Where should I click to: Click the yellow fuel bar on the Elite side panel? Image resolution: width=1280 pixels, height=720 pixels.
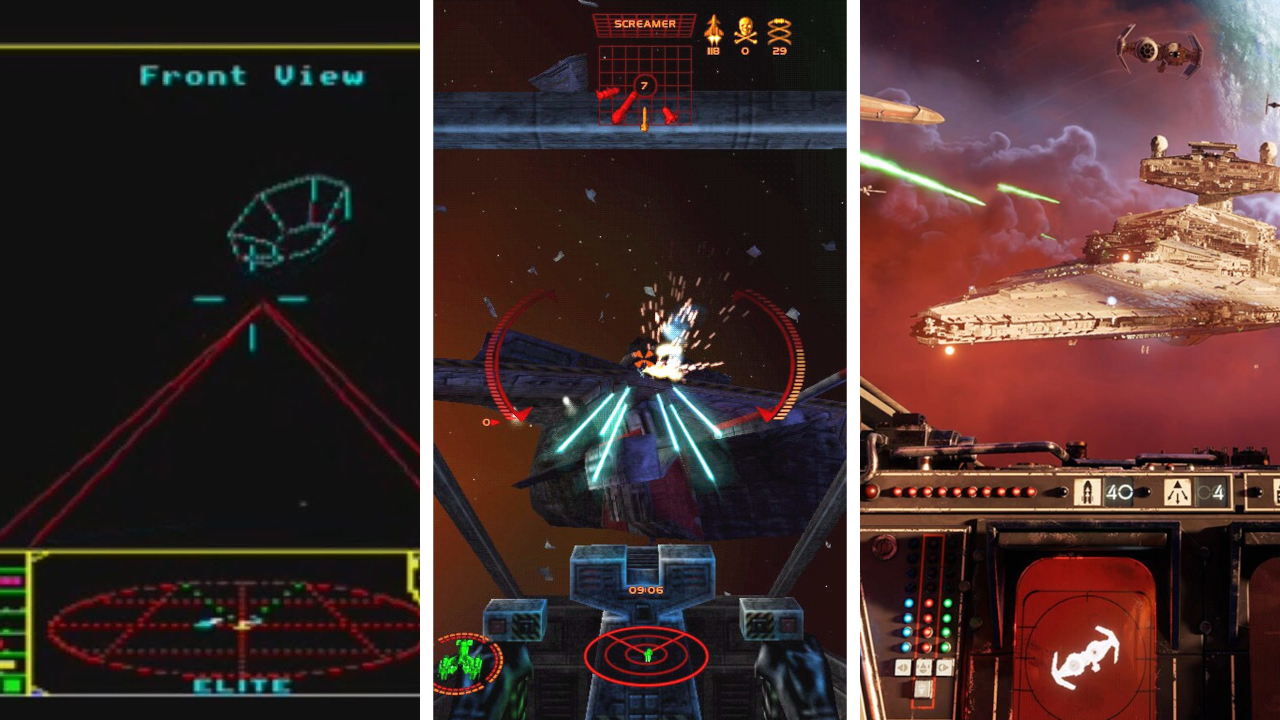coord(9,663)
